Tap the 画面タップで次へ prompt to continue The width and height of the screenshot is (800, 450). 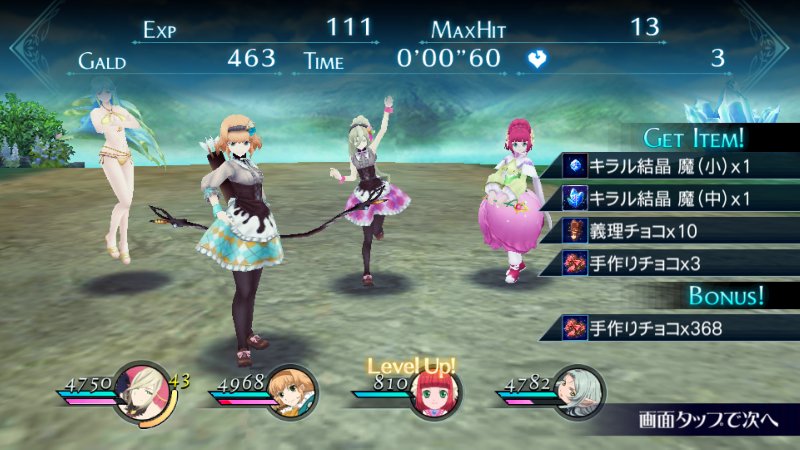(x=706, y=416)
